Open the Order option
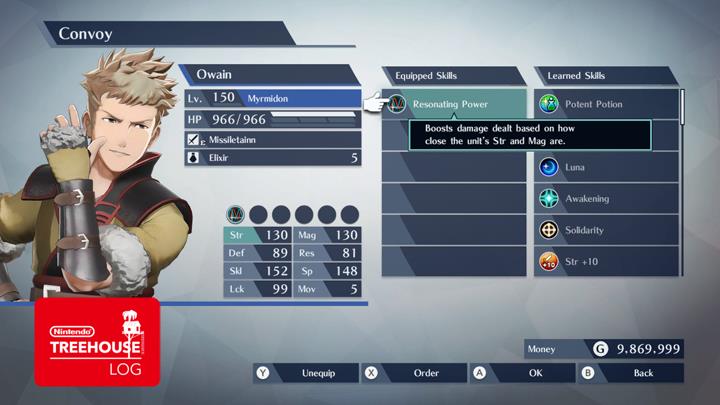720x405 pixels. (413, 373)
